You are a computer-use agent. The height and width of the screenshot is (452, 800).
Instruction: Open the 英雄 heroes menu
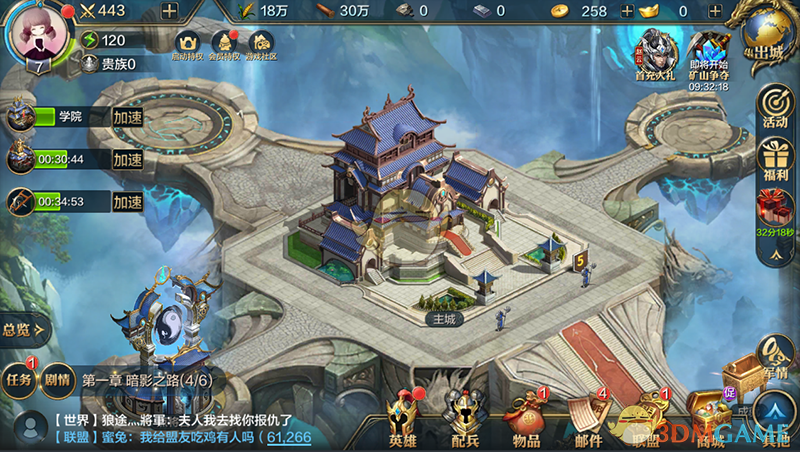coord(404,420)
